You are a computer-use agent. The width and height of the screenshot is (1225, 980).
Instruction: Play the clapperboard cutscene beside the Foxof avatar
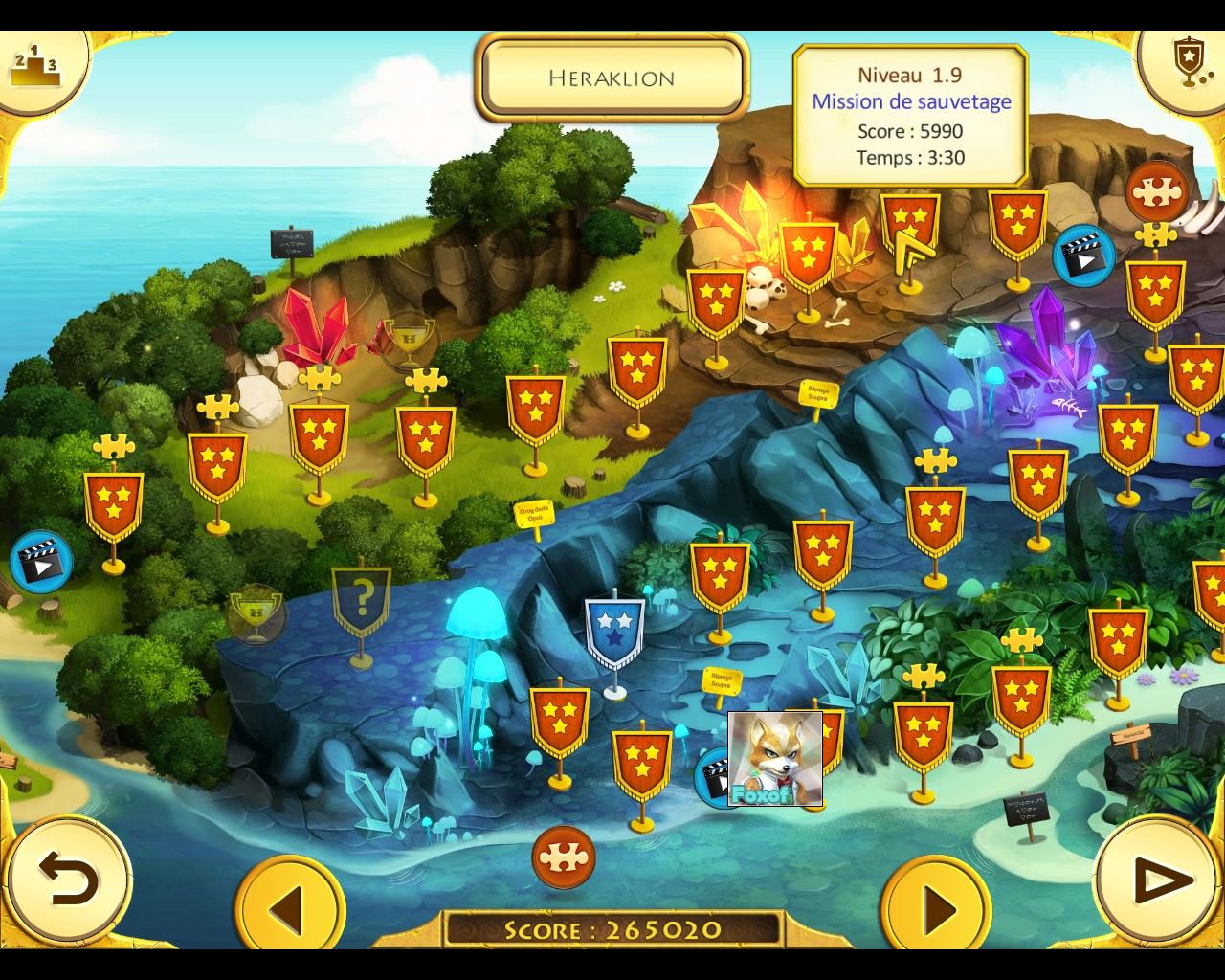(714, 775)
